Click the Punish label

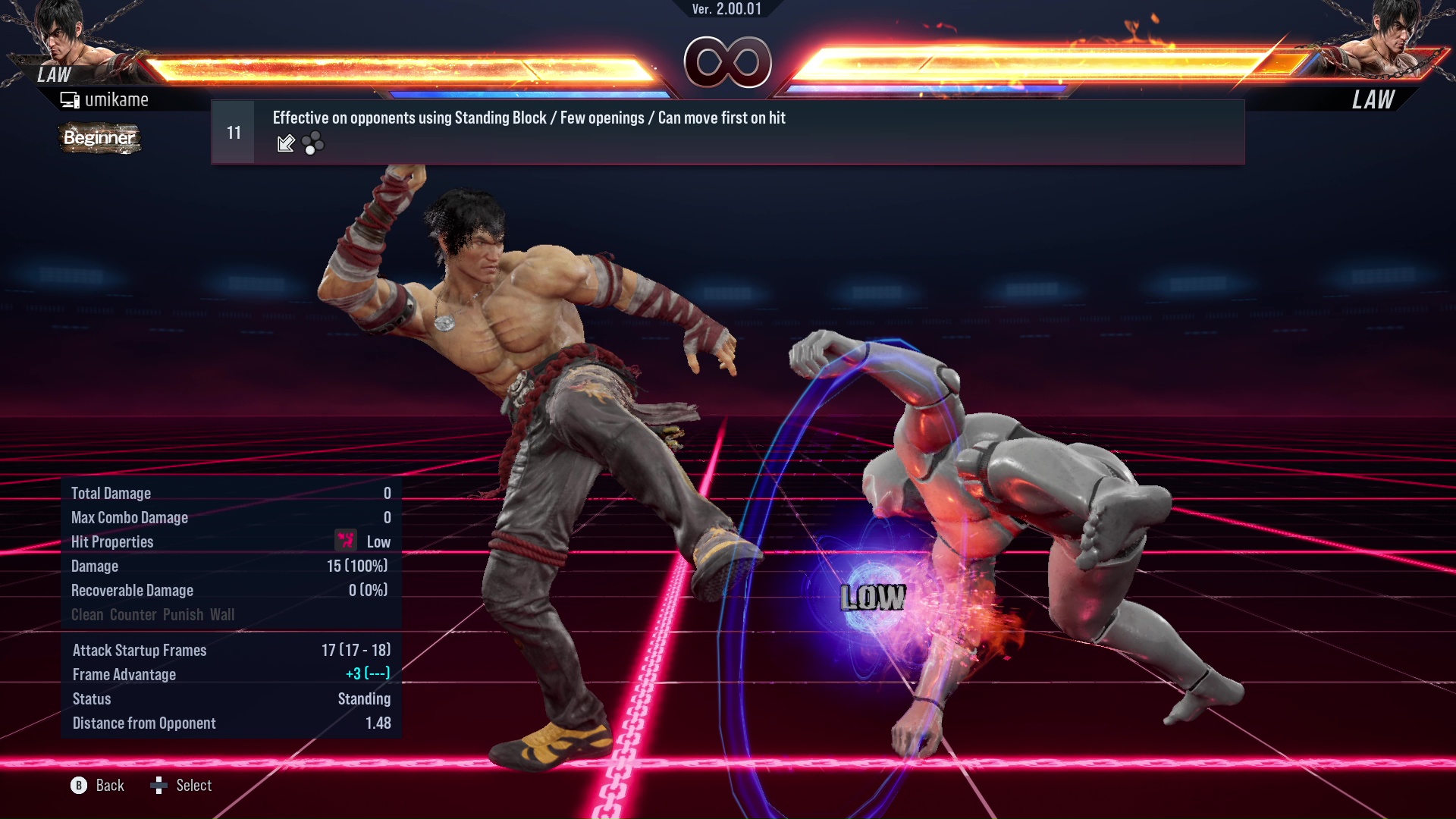click(184, 614)
